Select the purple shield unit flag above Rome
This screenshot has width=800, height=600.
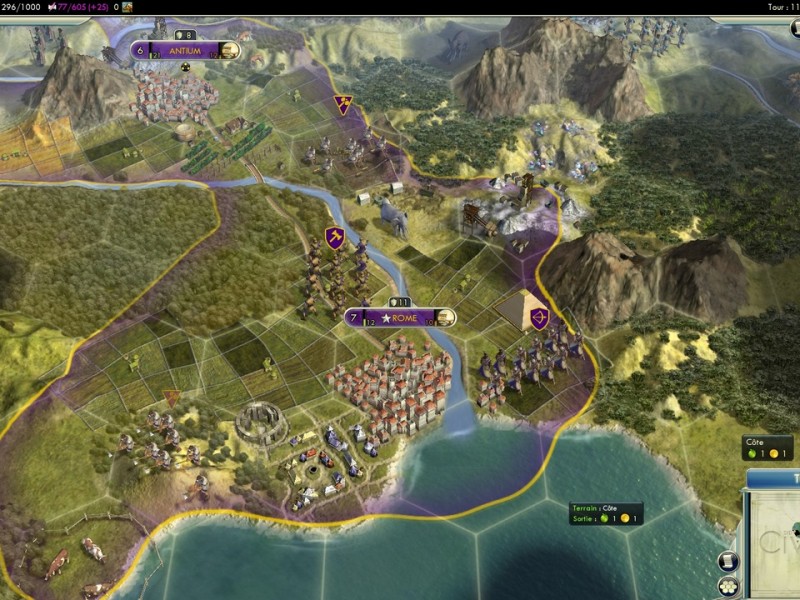coord(335,238)
